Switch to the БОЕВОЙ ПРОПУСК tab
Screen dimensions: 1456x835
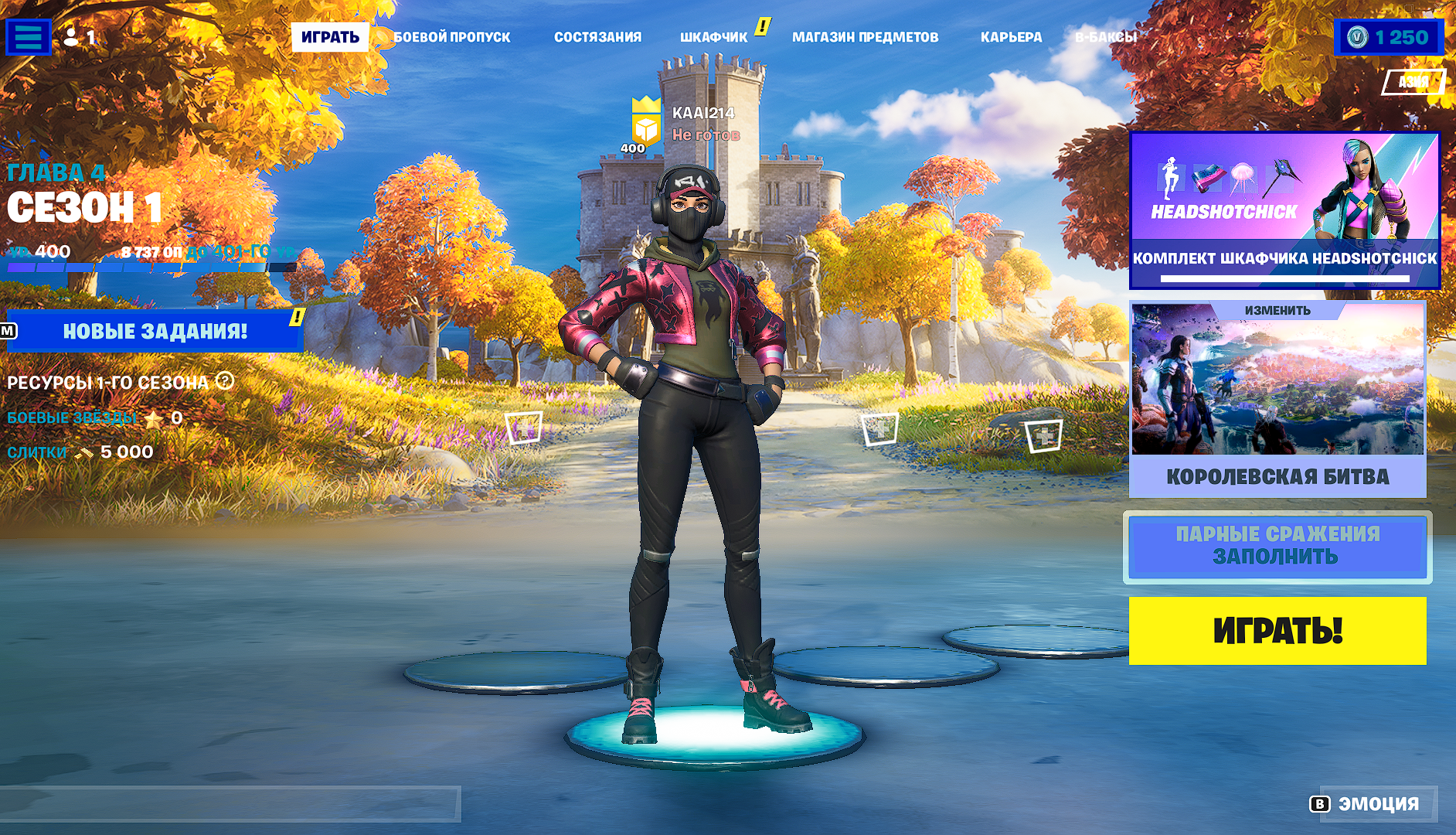[452, 37]
